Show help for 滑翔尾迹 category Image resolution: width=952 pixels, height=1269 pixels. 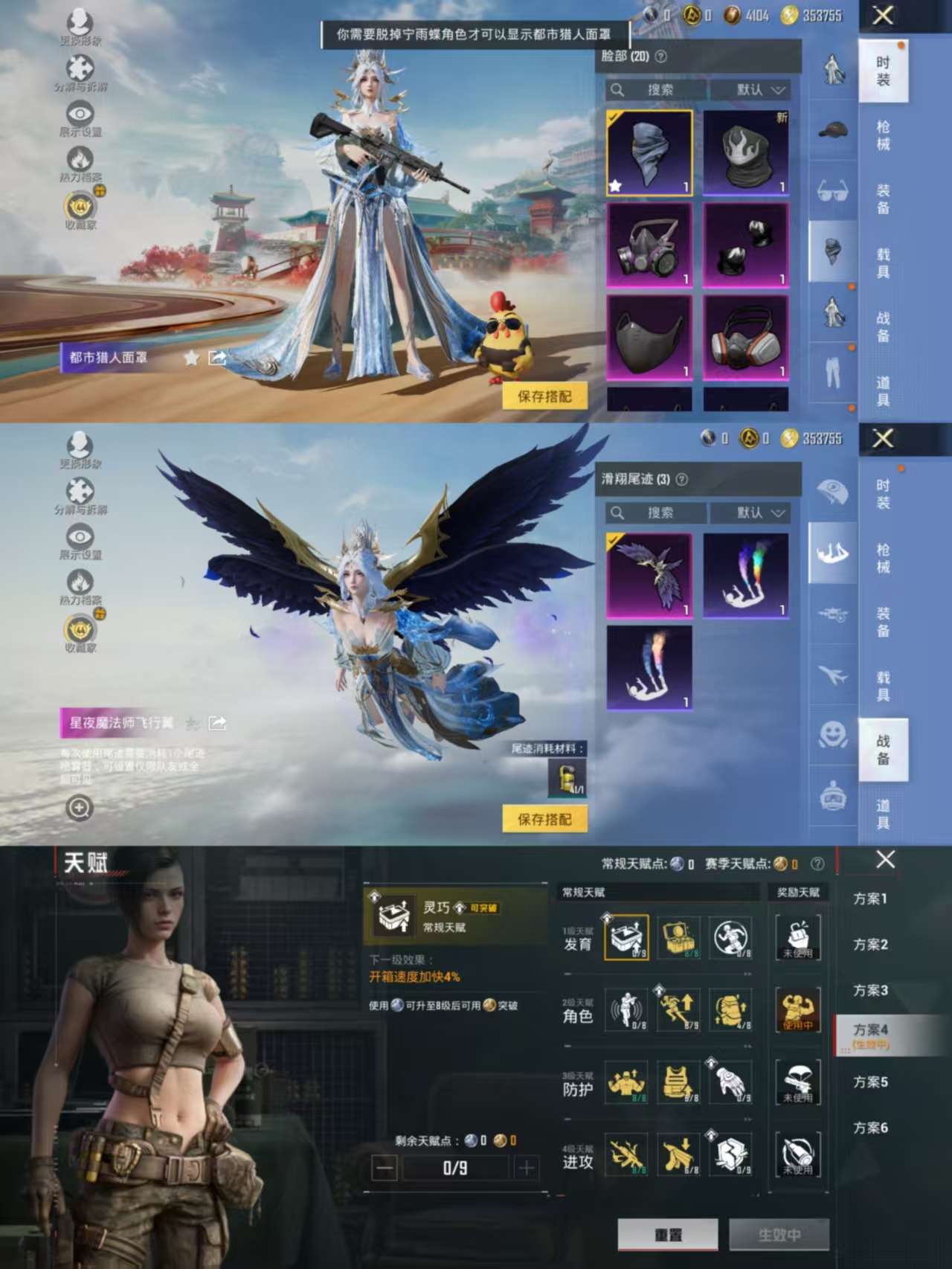click(x=682, y=480)
